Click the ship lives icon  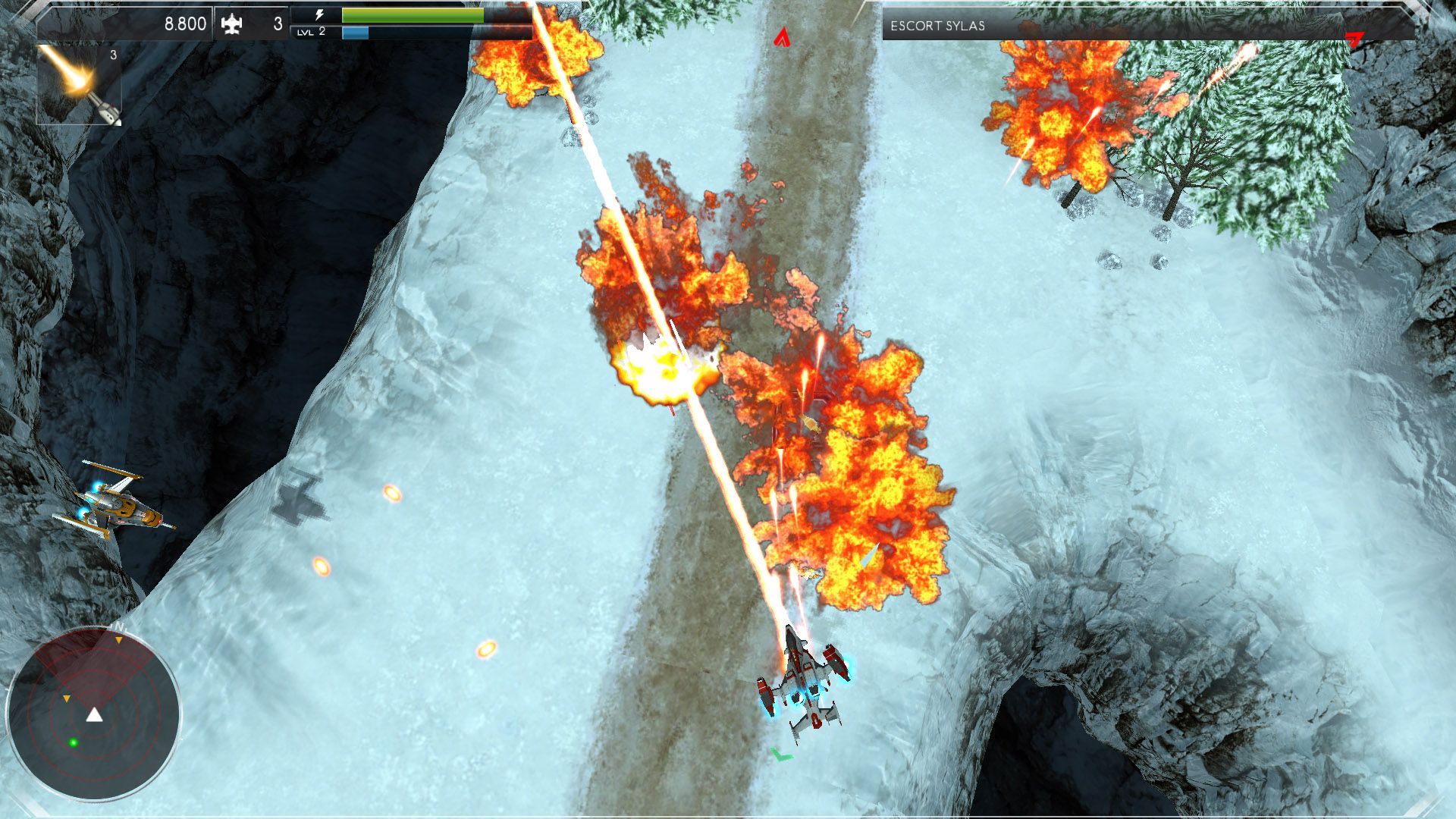click(x=231, y=25)
